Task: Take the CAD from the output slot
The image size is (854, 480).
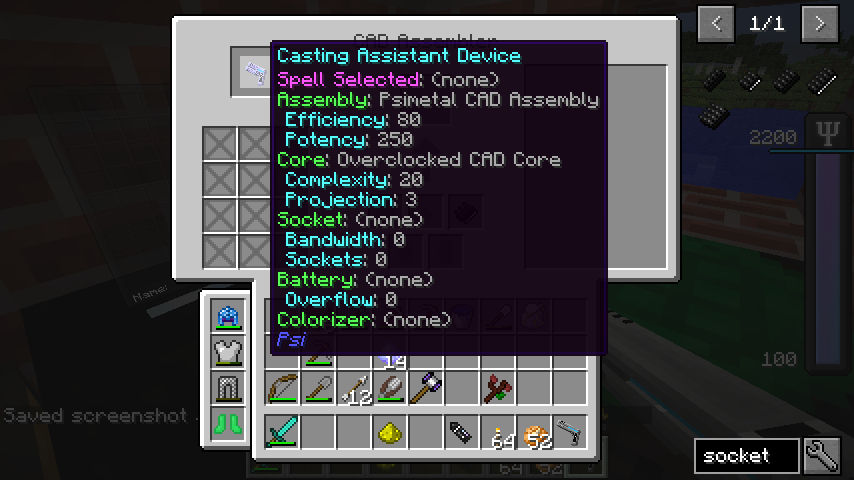Action: [254, 73]
